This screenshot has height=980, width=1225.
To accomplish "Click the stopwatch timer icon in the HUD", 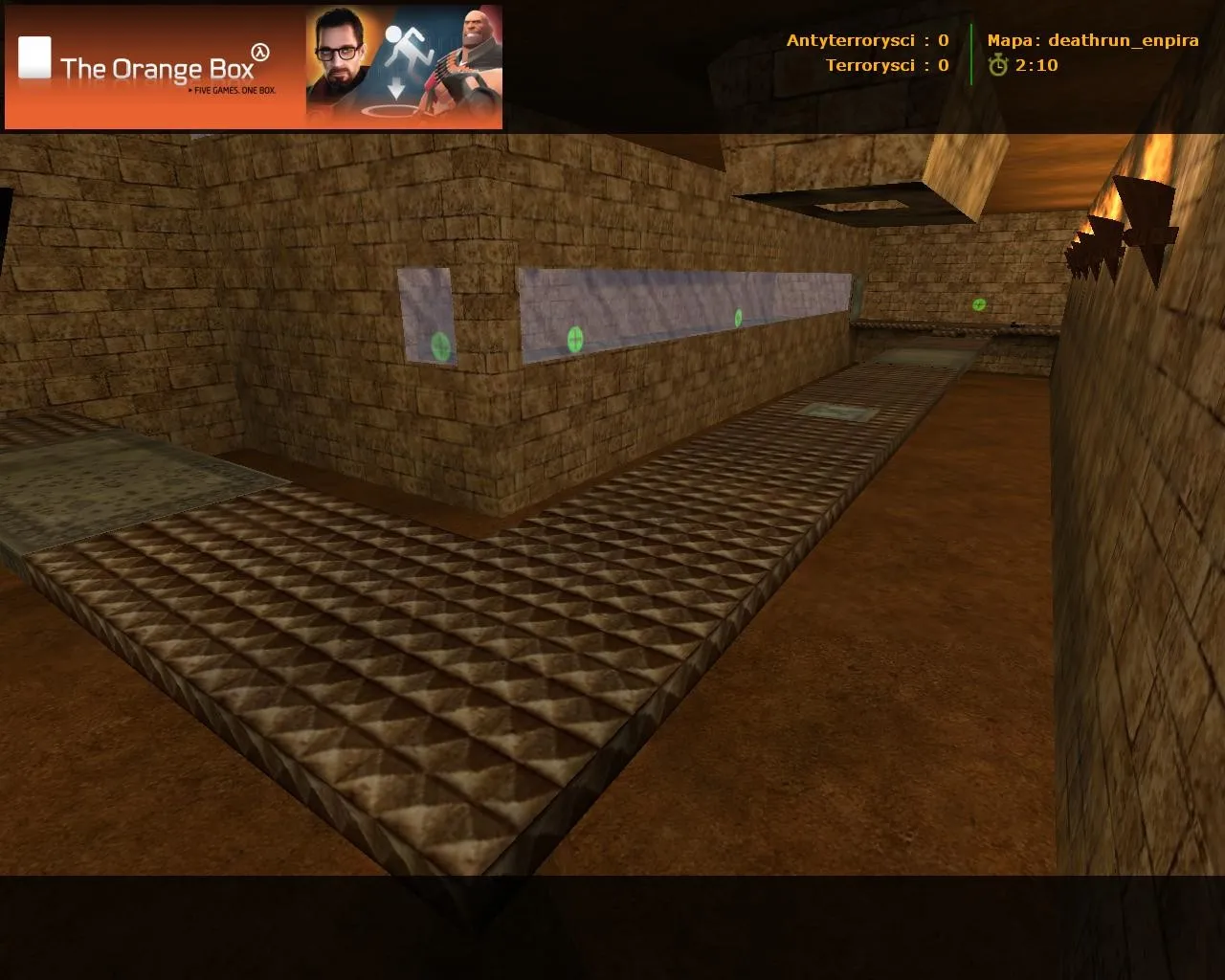I will click(x=997, y=66).
